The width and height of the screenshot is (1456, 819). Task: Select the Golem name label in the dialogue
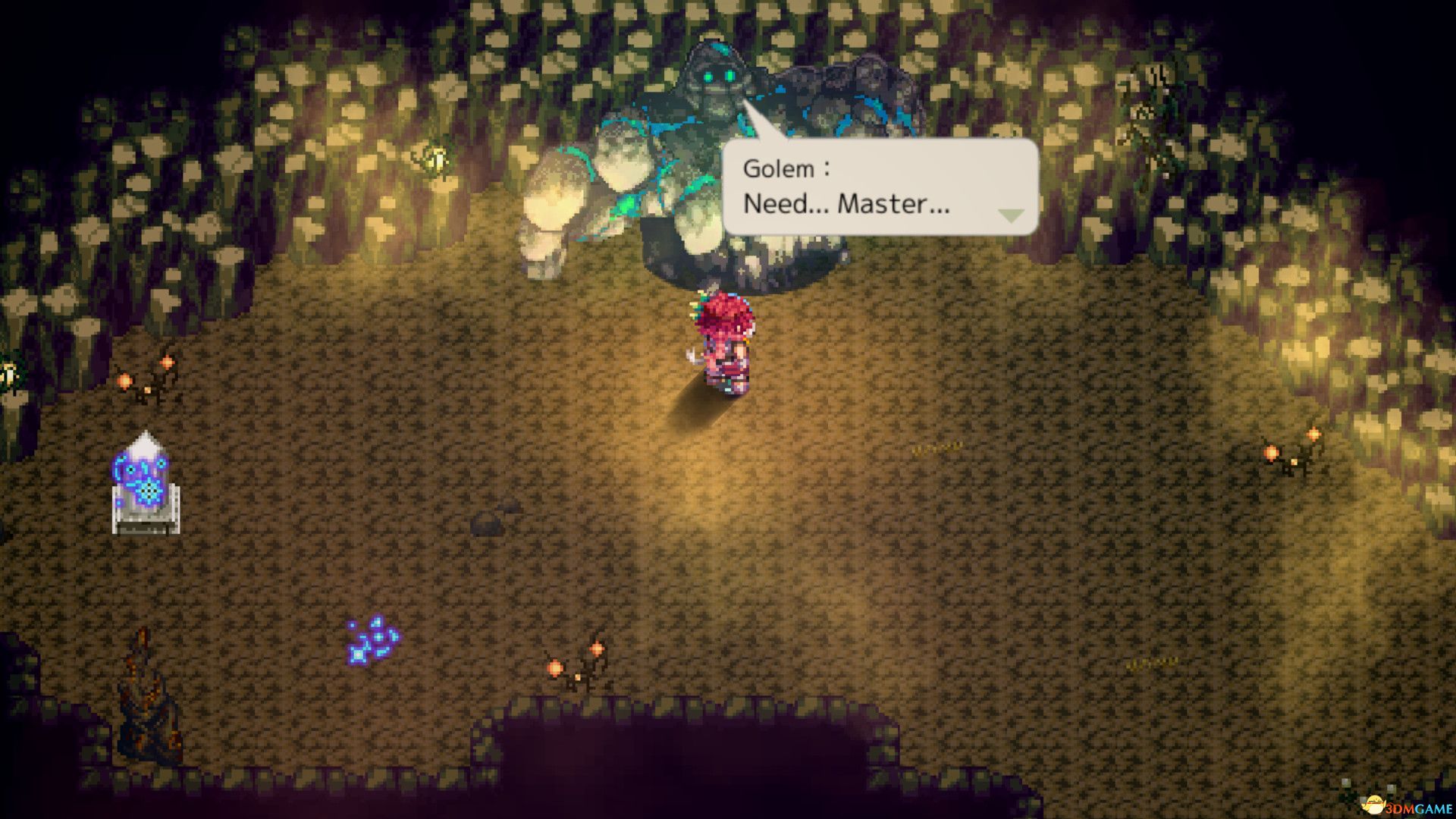(785, 167)
